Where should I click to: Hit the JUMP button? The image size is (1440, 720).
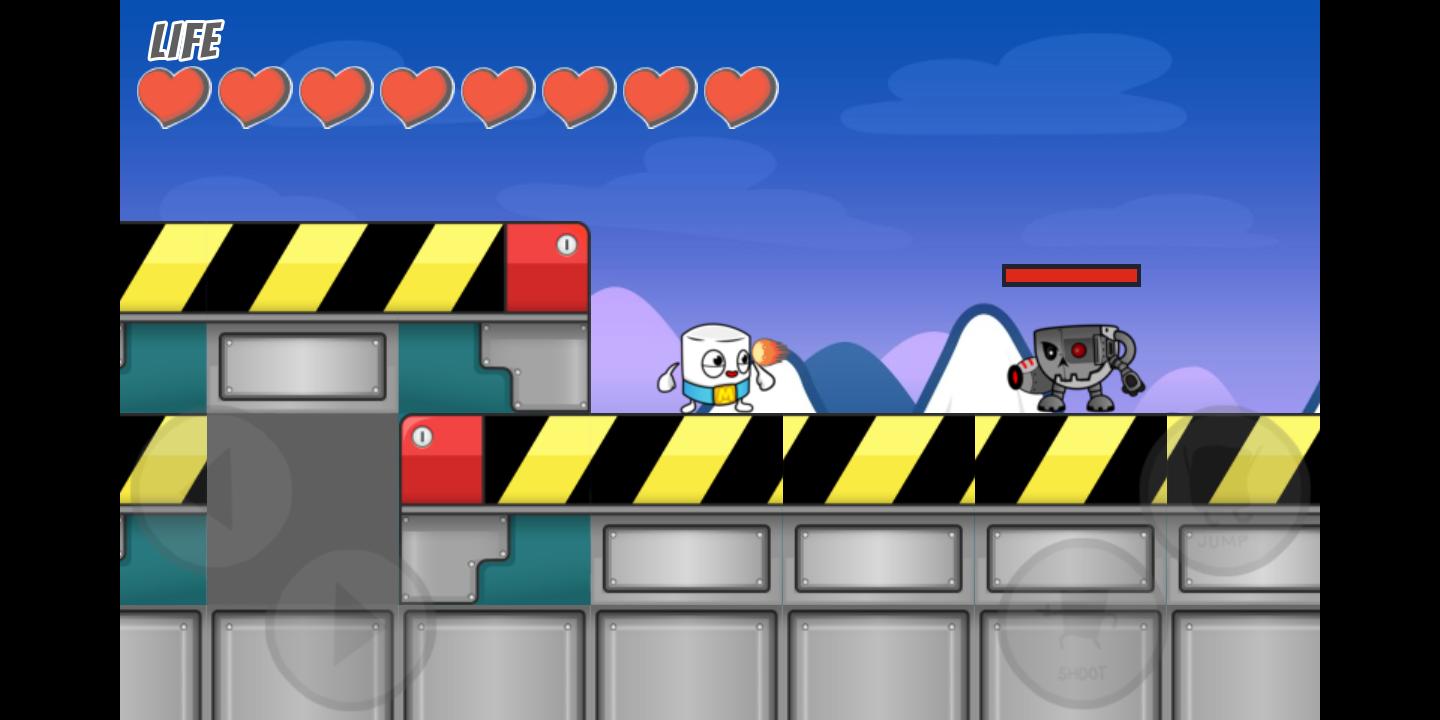coord(1224,491)
